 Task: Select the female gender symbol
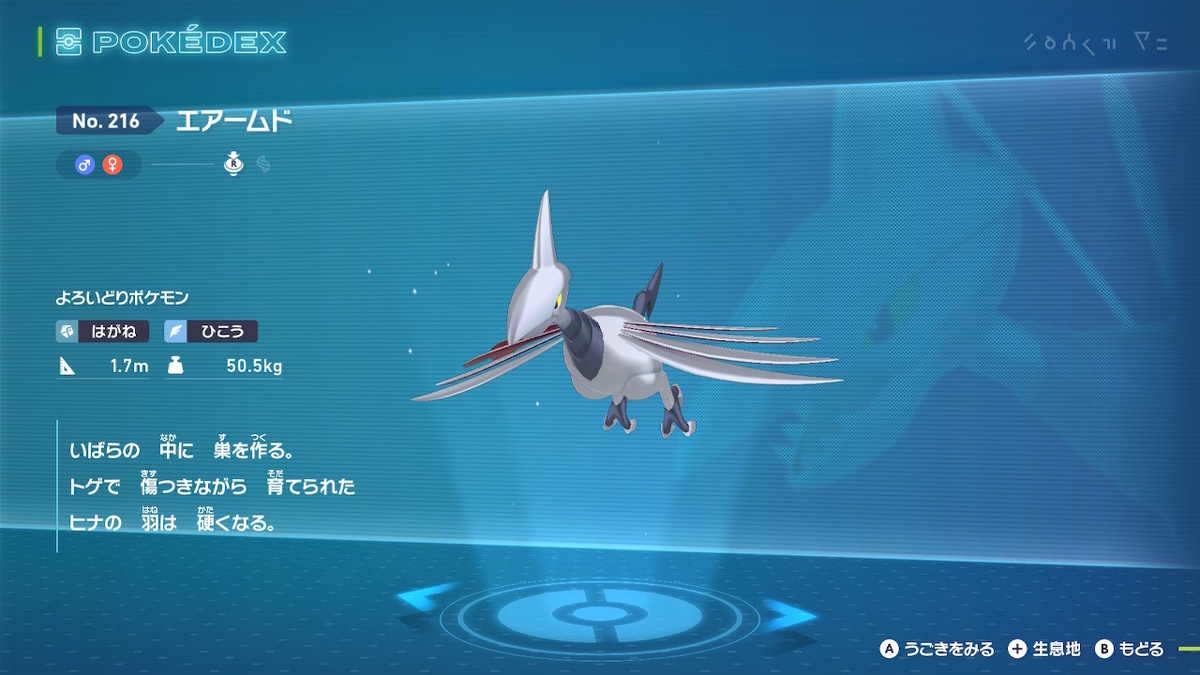[112, 165]
